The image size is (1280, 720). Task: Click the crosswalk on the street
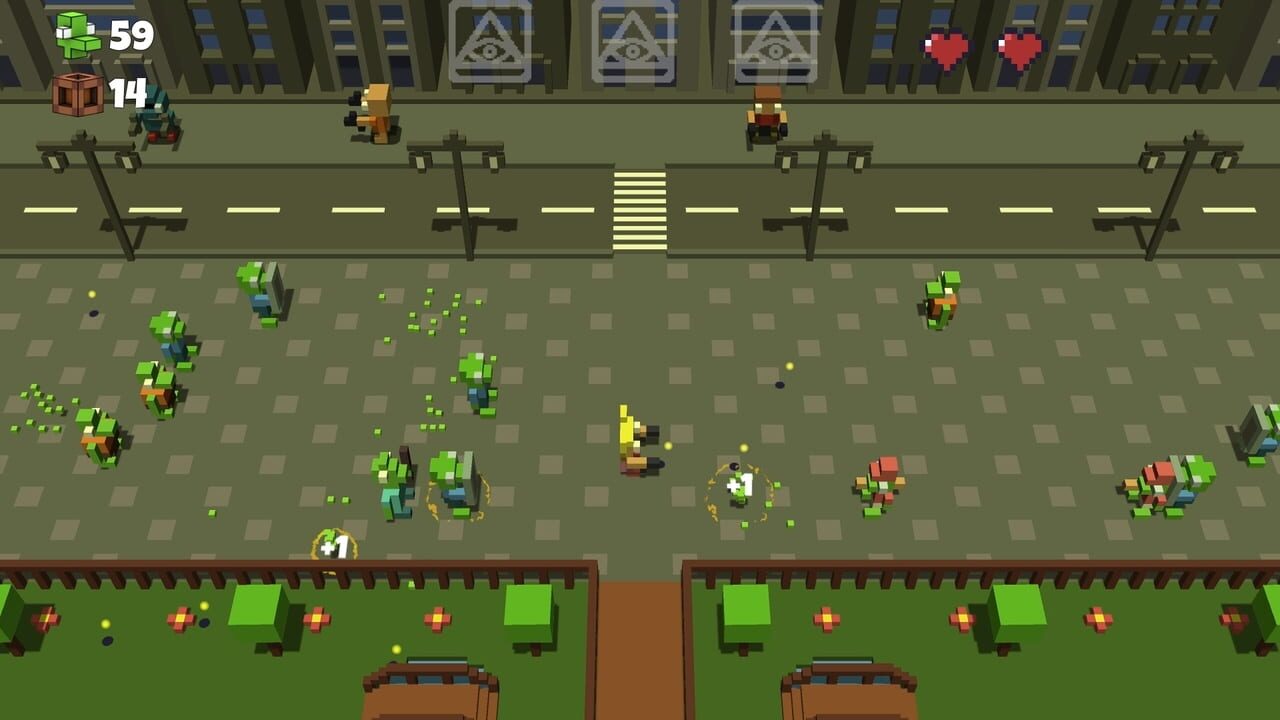[x=638, y=207]
